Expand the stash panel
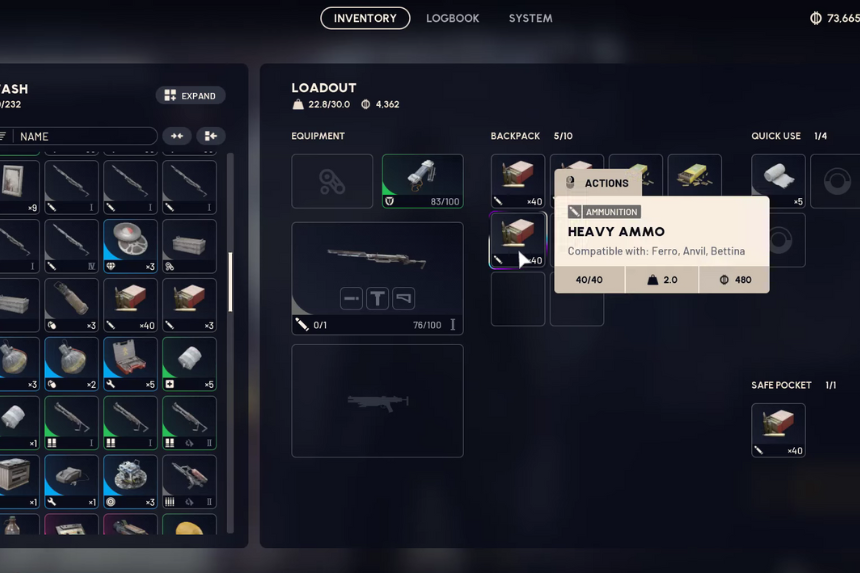This screenshot has height=573, width=860. (x=190, y=96)
